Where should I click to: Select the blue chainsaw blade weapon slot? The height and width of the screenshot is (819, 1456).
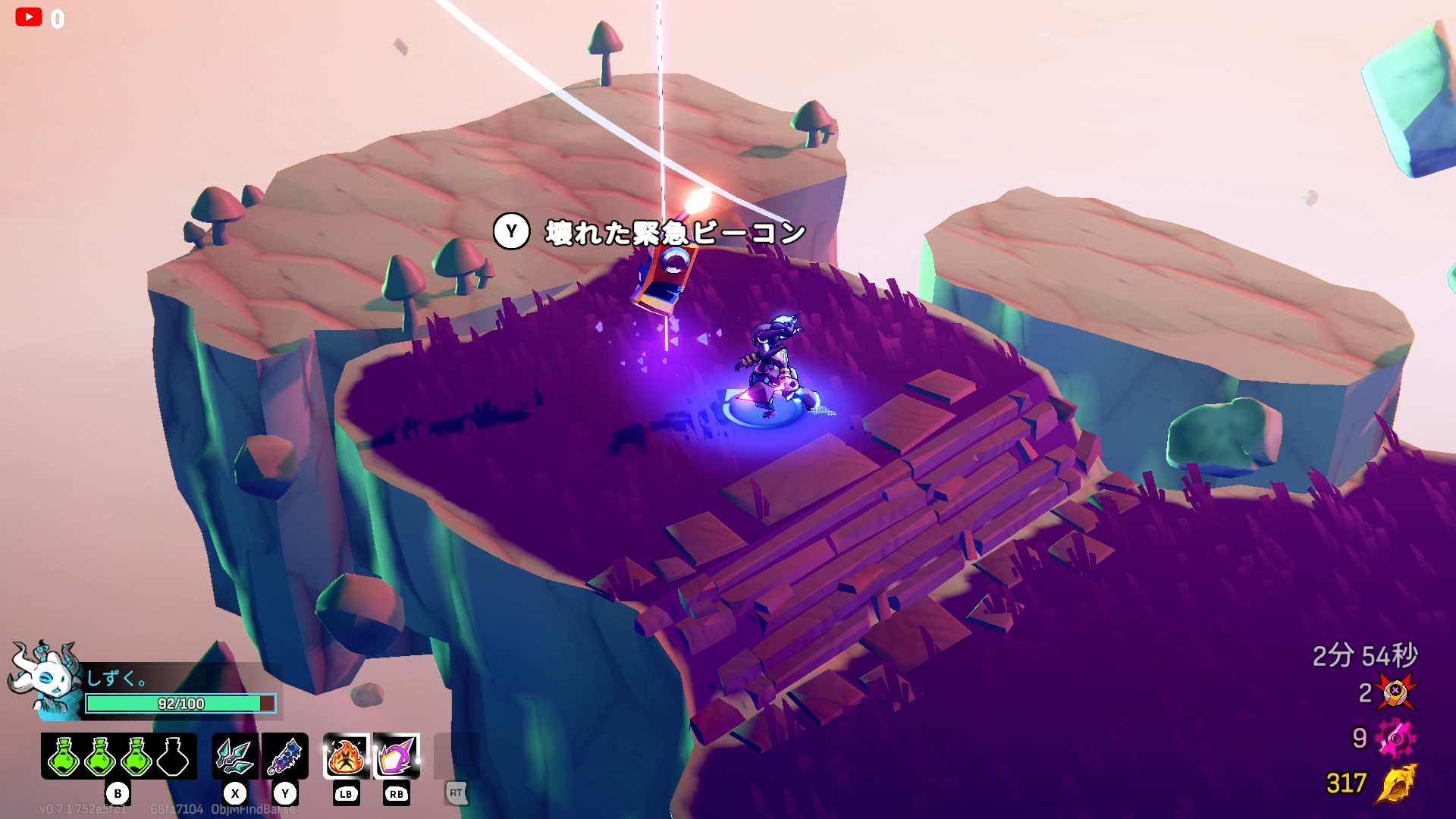[x=285, y=756]
